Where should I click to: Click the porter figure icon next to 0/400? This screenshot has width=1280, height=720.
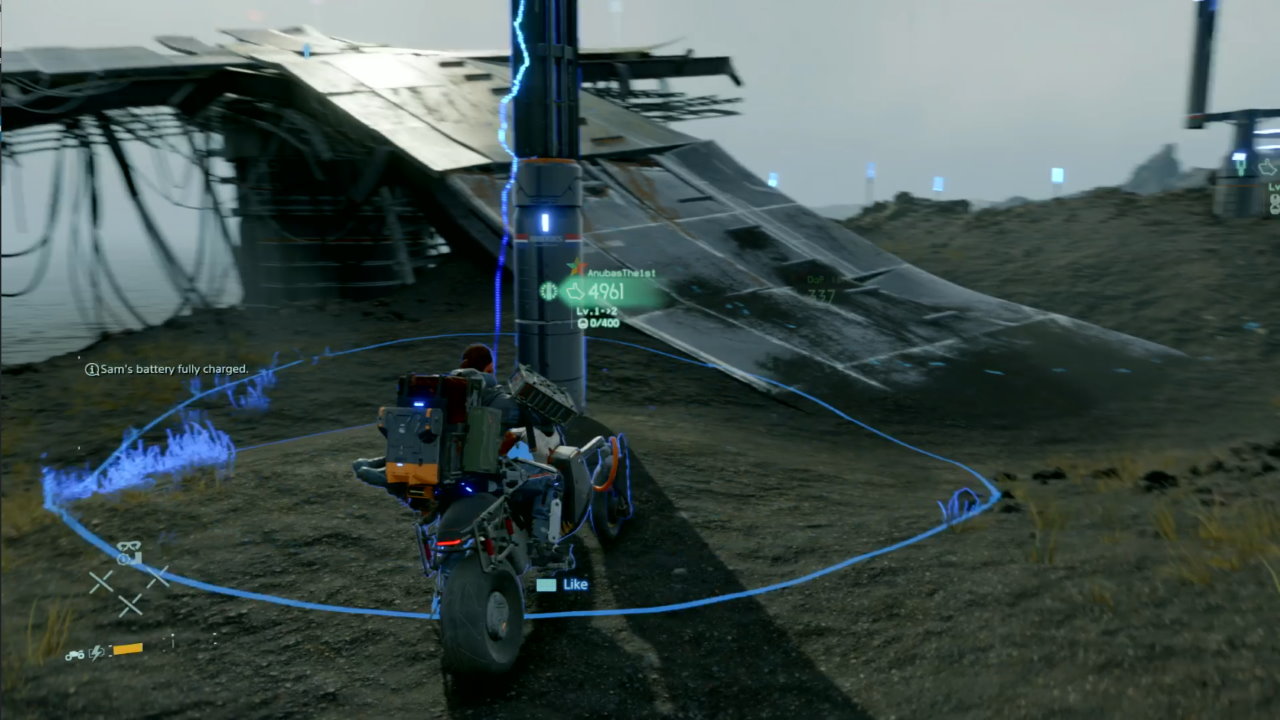coord(583,322)
